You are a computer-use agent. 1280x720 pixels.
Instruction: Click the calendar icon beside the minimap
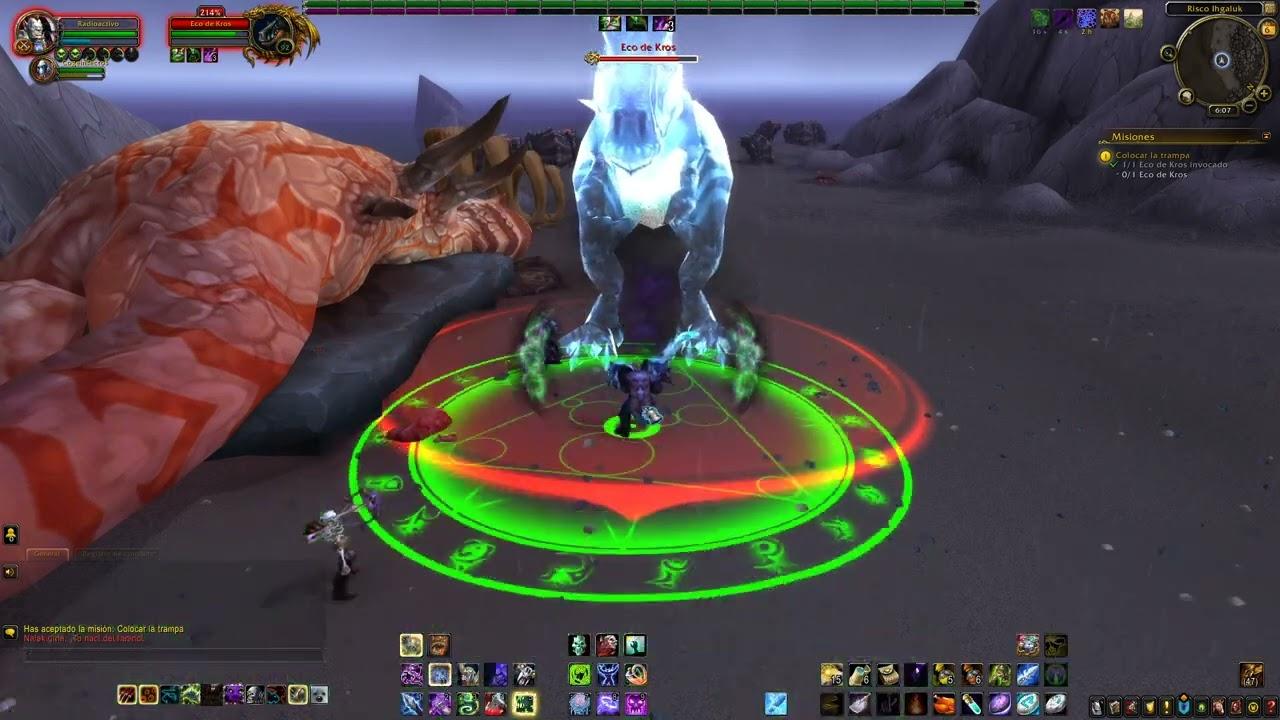[x=1267, y=29]
